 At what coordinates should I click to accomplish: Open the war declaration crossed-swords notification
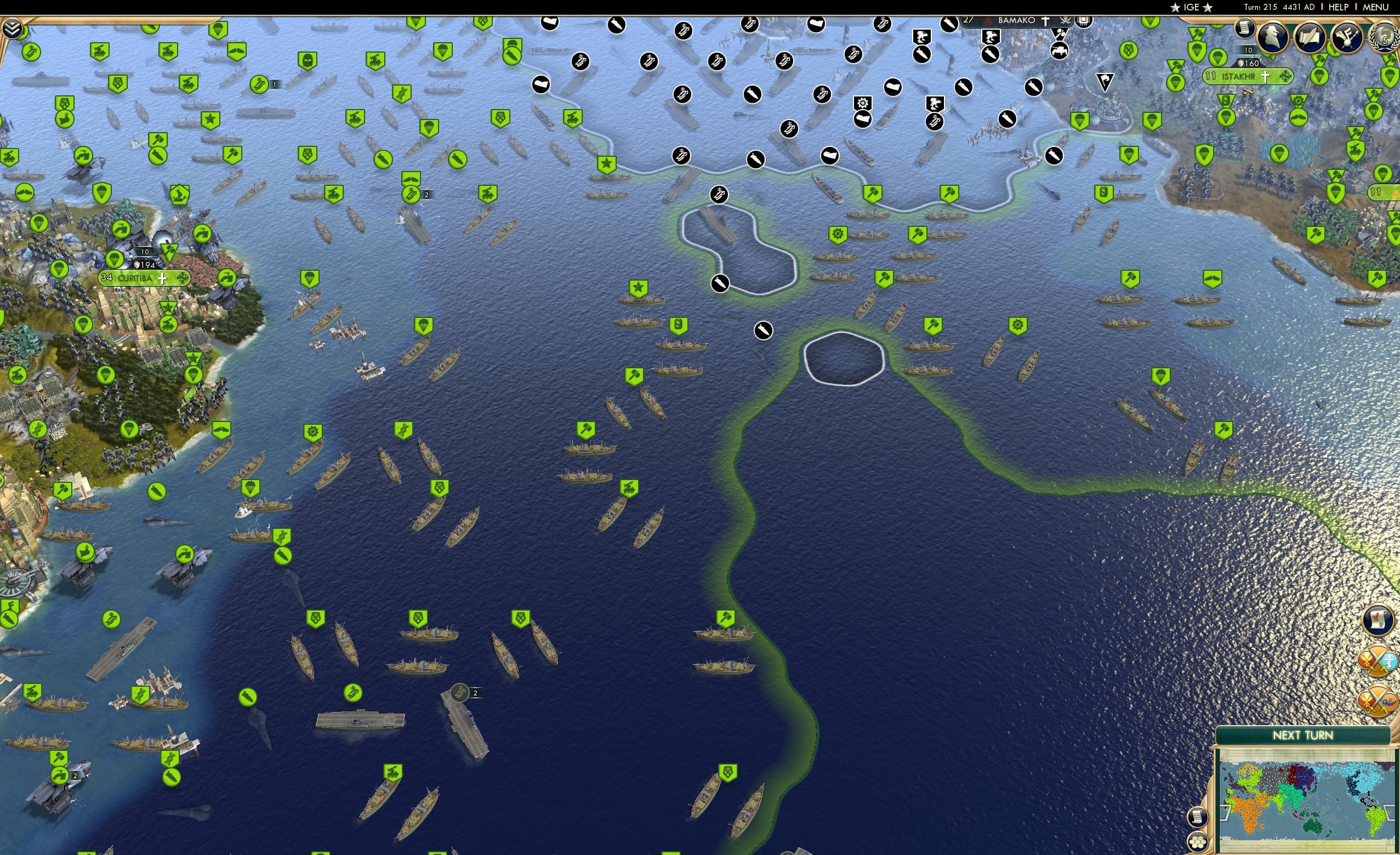(1378, 662)
